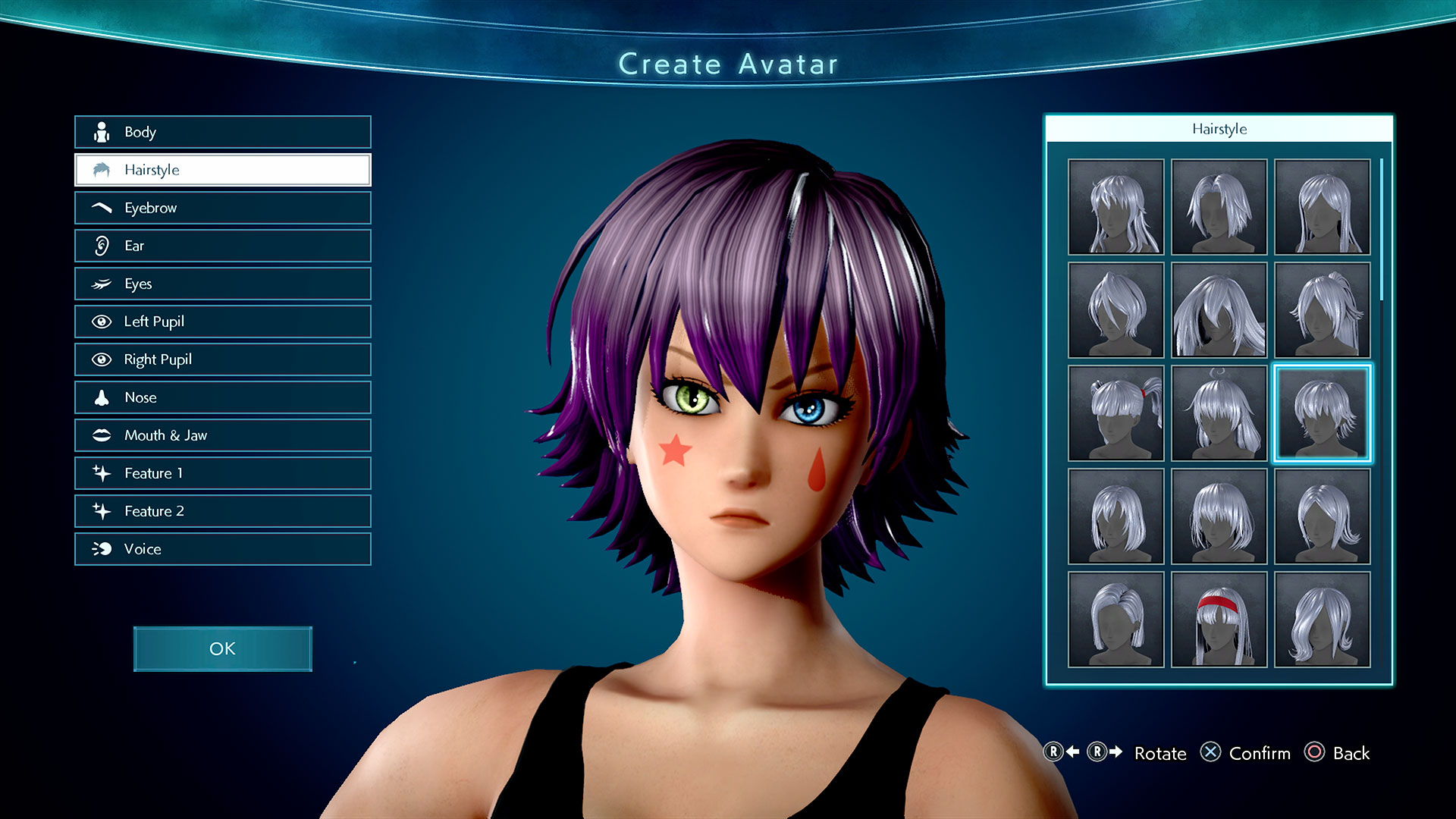
Task: Pick the hairstyle with red headband
Action: pos(1219,620)
